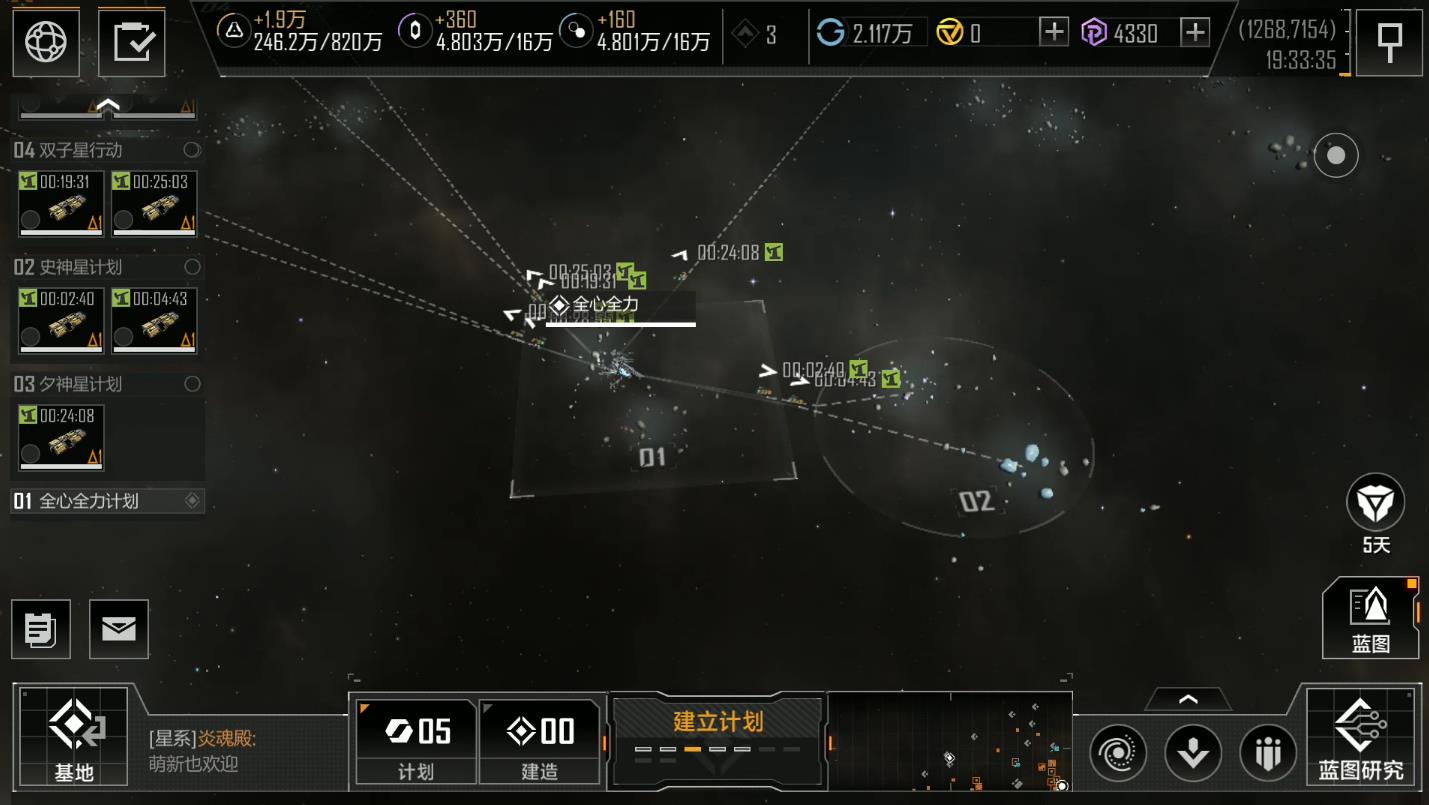
Task: Collapse the plan list with up arrow
Action: click(107, 104)
